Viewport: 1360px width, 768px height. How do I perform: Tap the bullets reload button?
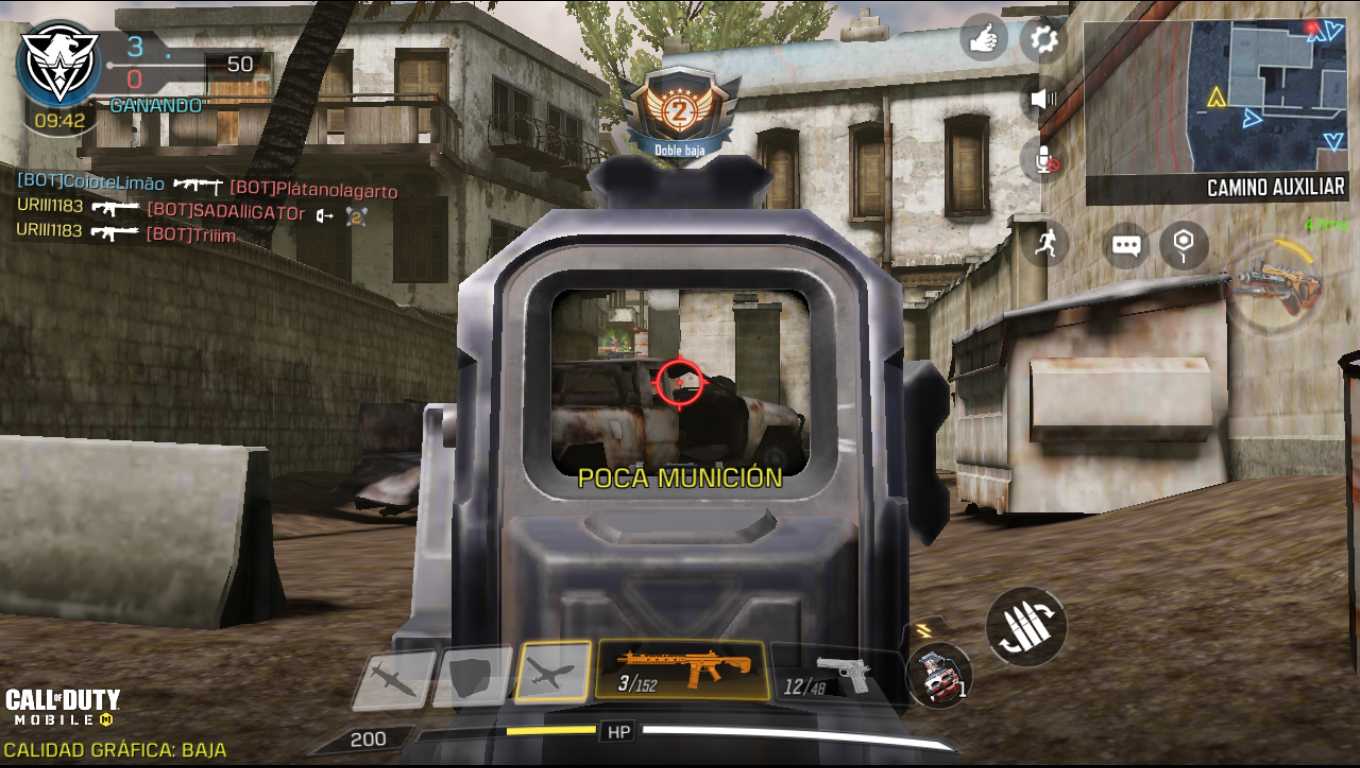[1026, 626]
